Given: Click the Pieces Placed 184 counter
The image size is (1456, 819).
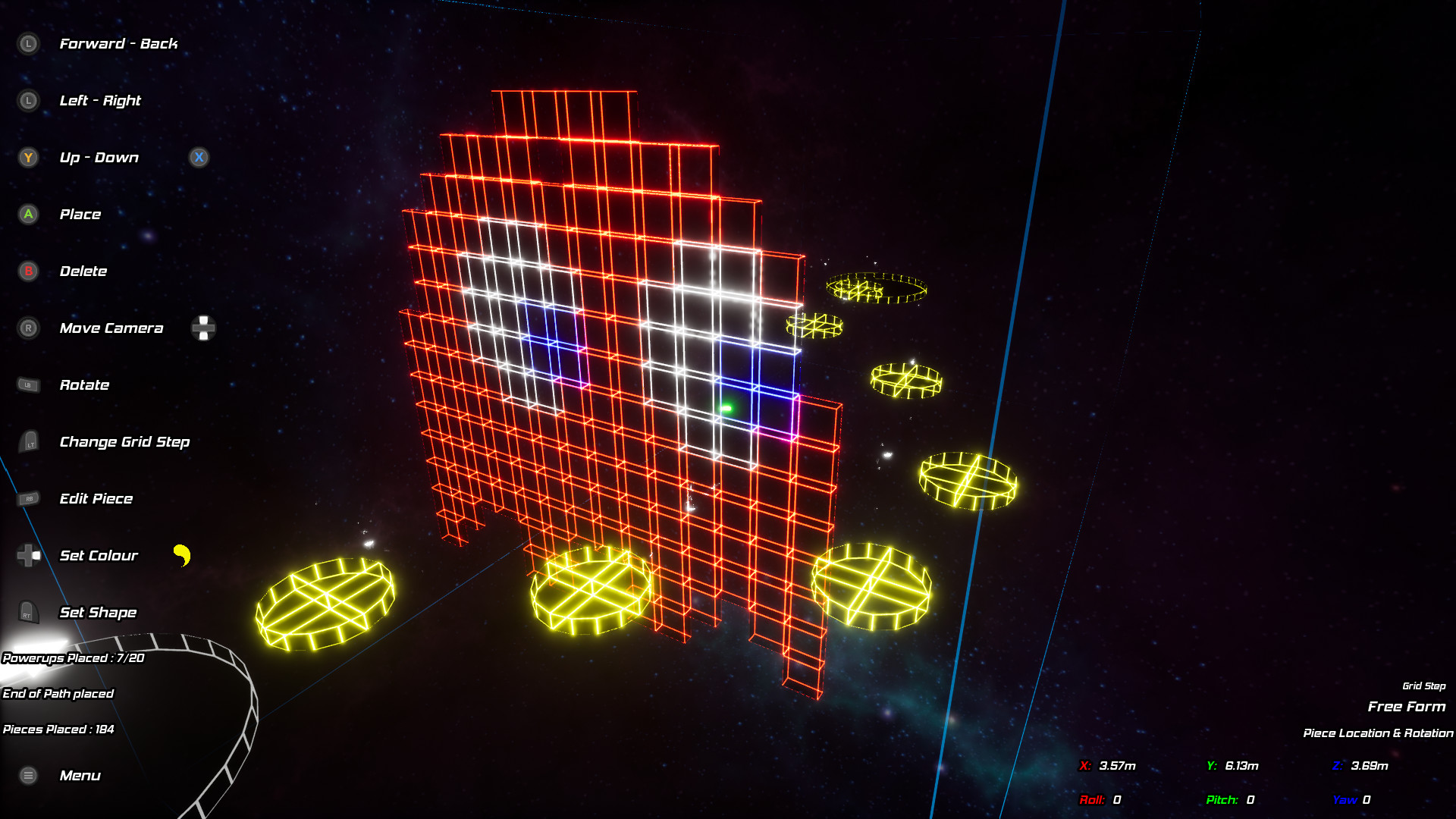Looking at the screenshot, I should (57, 729).
